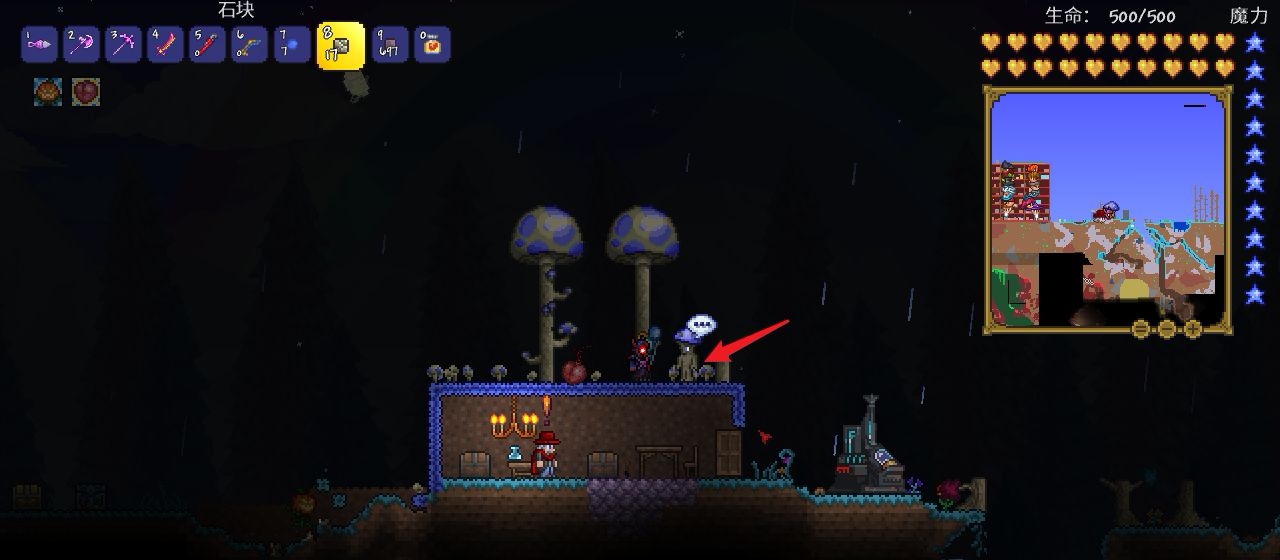Click the pumpkin buff icon
Screen dimensions: 1280x560
pos(48,92)
